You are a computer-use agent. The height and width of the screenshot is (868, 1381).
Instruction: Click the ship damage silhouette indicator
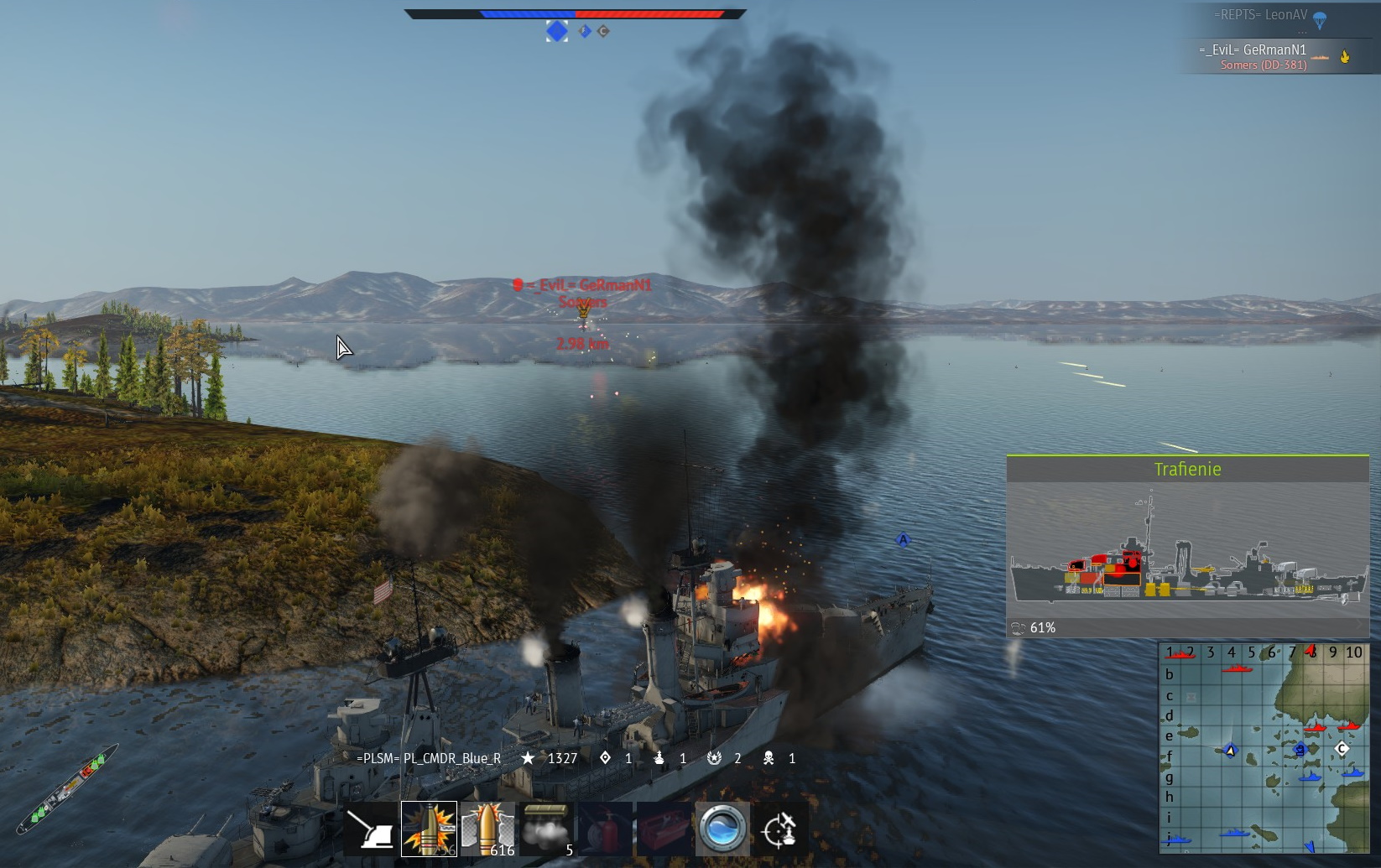click(x=65, y=790)
